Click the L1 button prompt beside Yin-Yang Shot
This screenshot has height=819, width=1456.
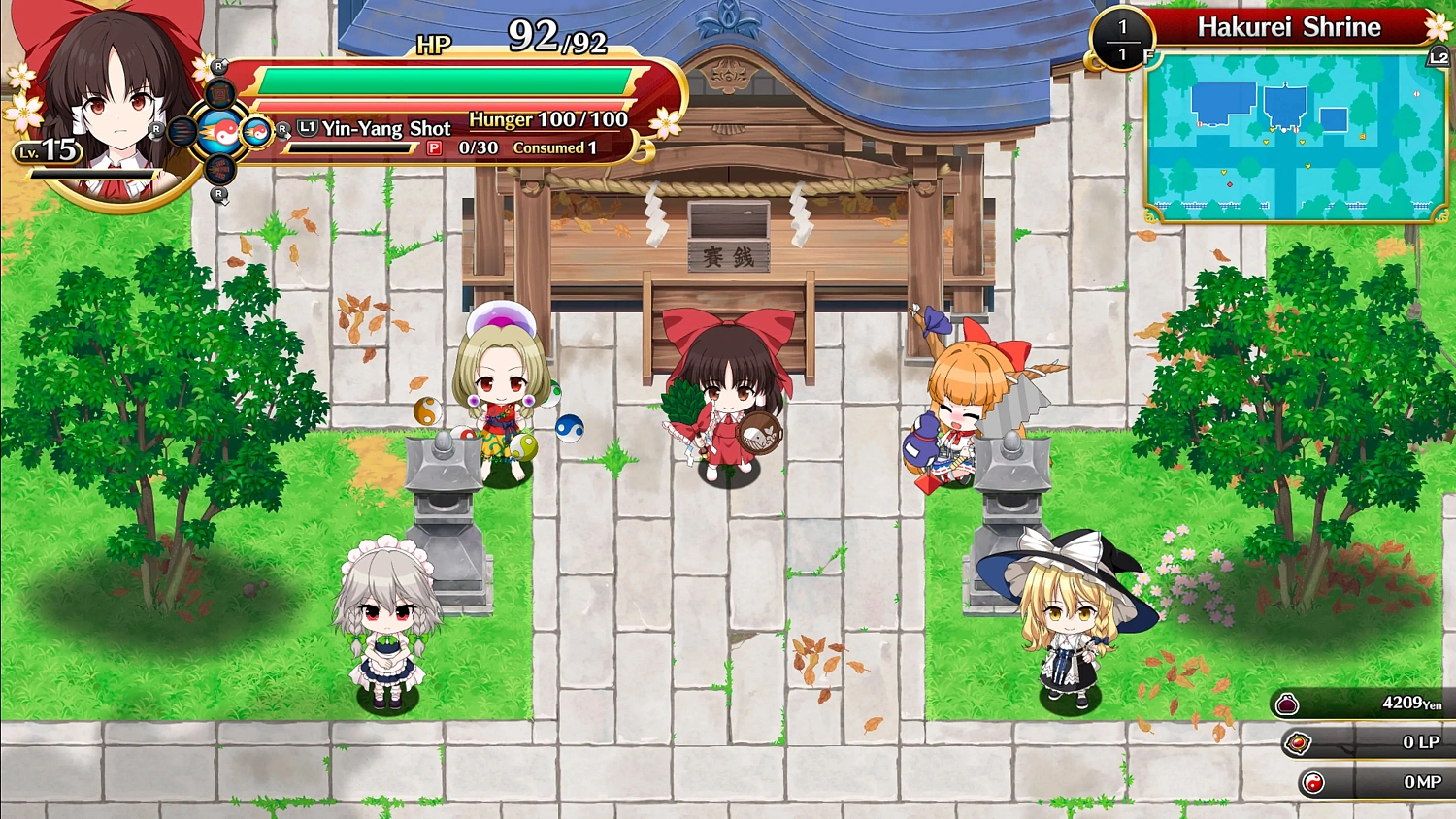pyautogui.click(x=306, y=127)
